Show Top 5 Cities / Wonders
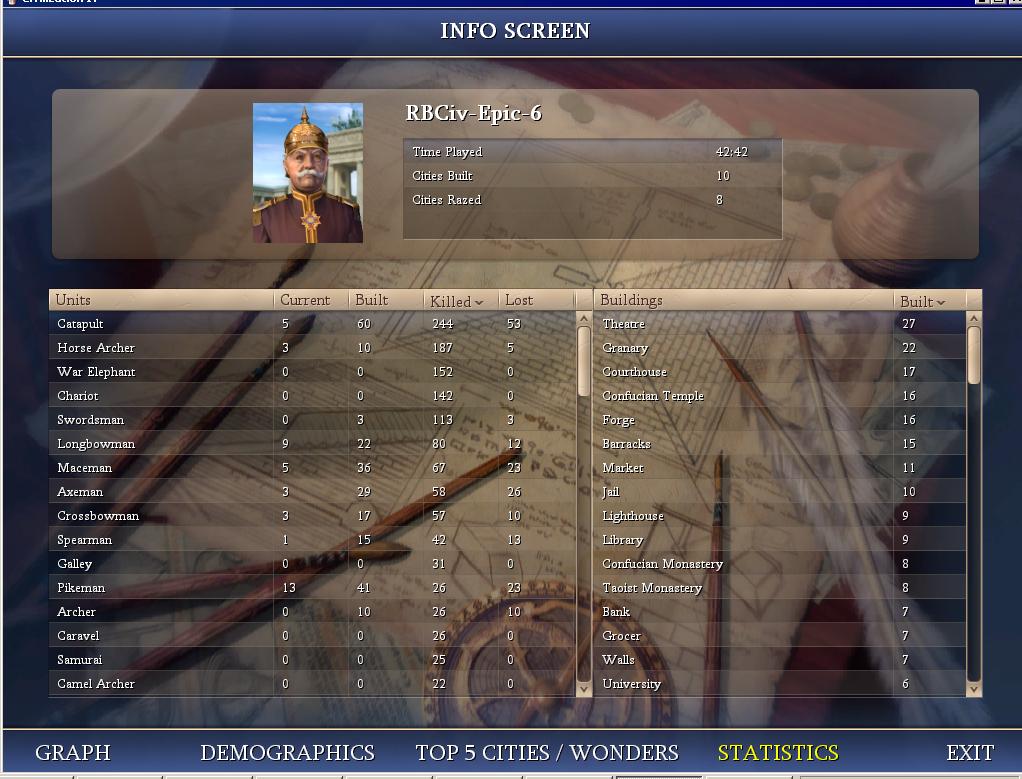The width and height of the screenshot is (1022, 779). click(547, 753)
